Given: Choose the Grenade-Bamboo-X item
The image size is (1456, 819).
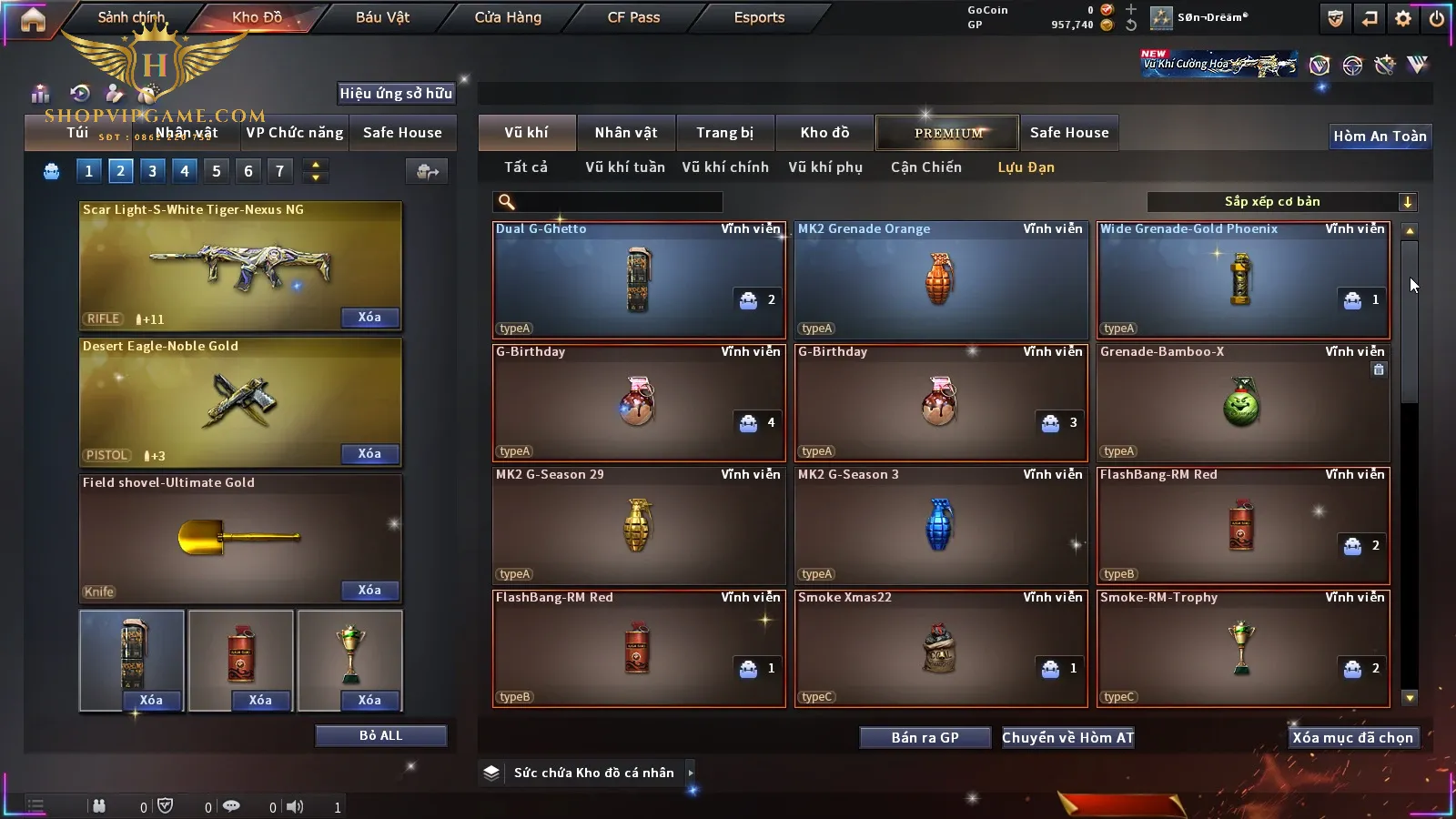Looking at the screenshot, I should [1242, 403].
